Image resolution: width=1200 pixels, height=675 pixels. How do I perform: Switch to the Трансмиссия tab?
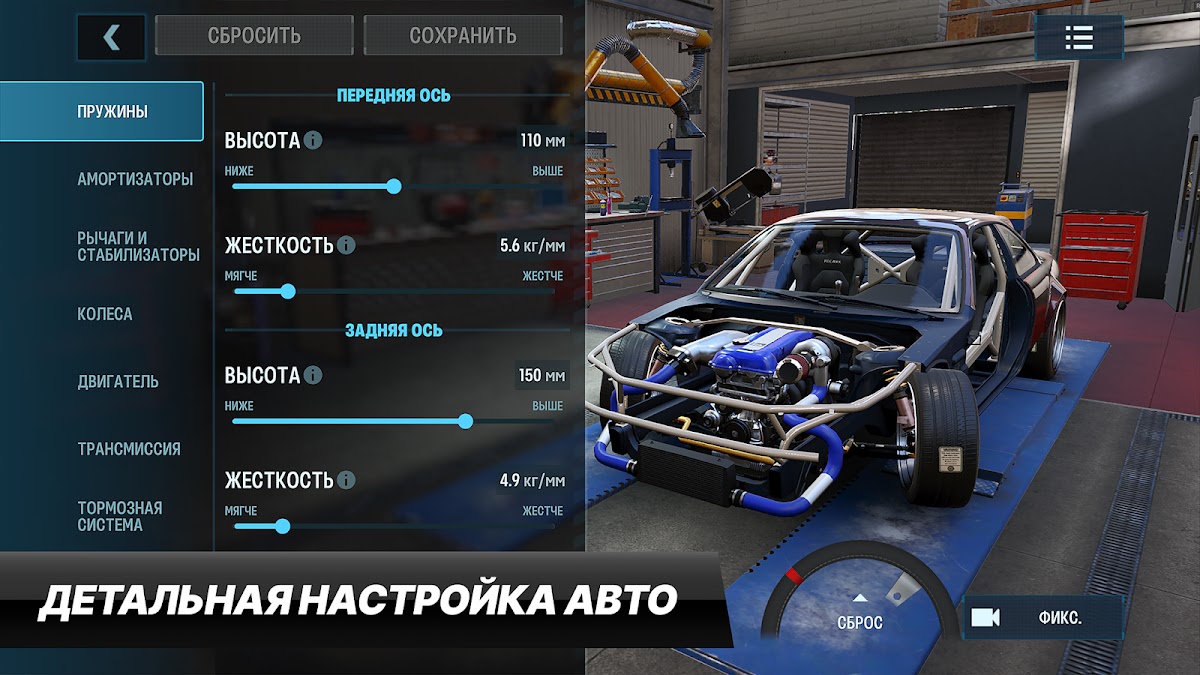tap(129, 449)
